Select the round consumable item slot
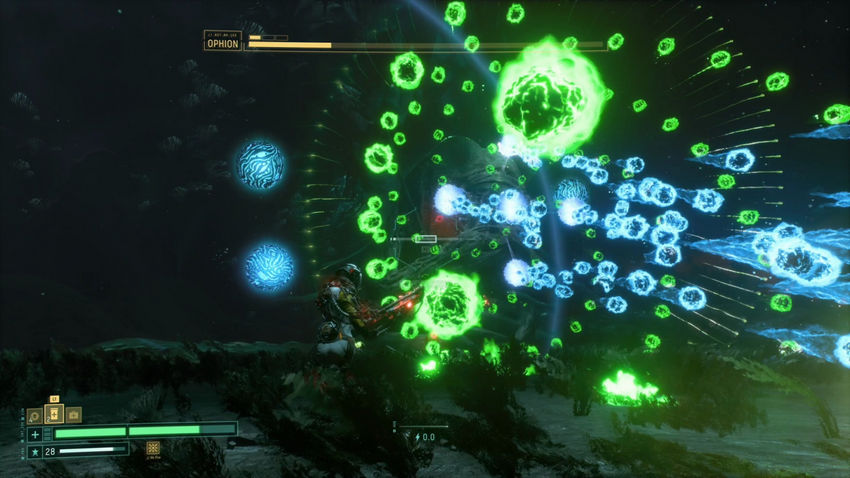The width and height of the screenshot is (850, 478). coord(35,415)
